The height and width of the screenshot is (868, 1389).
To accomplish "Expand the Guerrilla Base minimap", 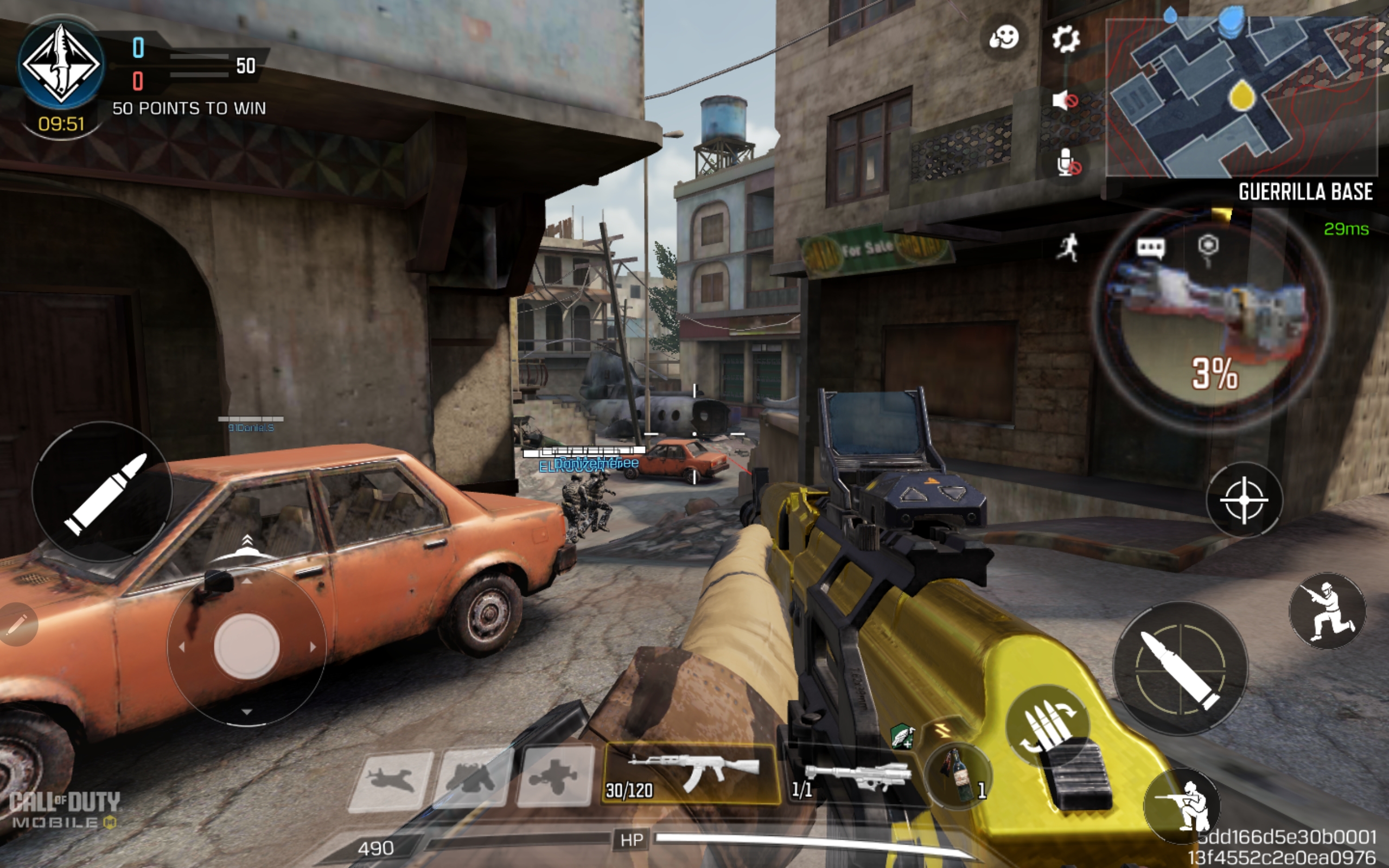I will coord(1241,98).
